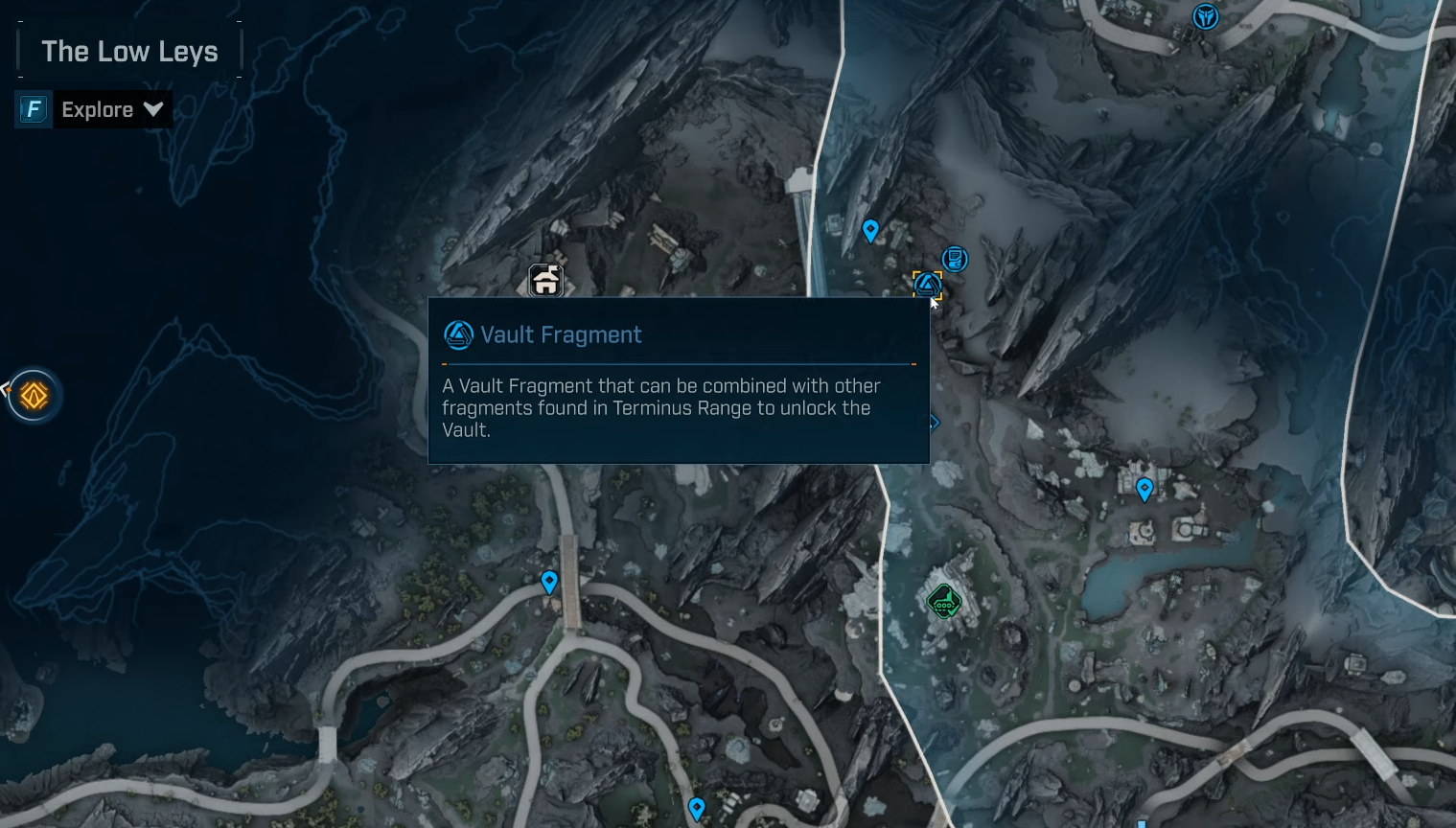Select the green completed tank marker

click(944, 602)
